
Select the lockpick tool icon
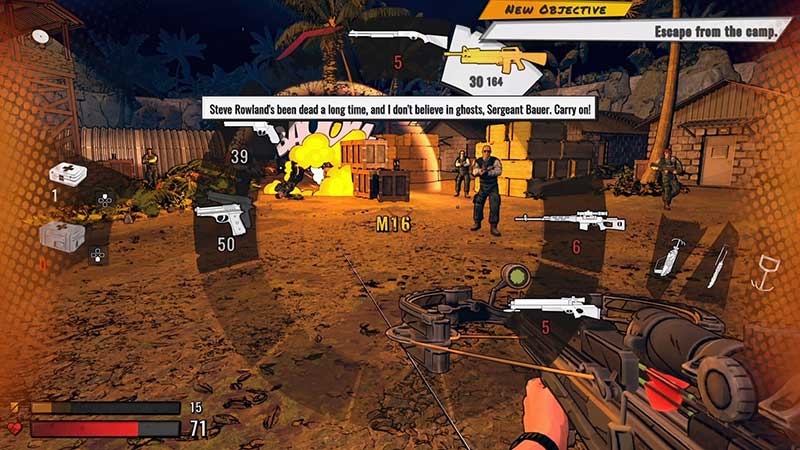coord(668,257)
